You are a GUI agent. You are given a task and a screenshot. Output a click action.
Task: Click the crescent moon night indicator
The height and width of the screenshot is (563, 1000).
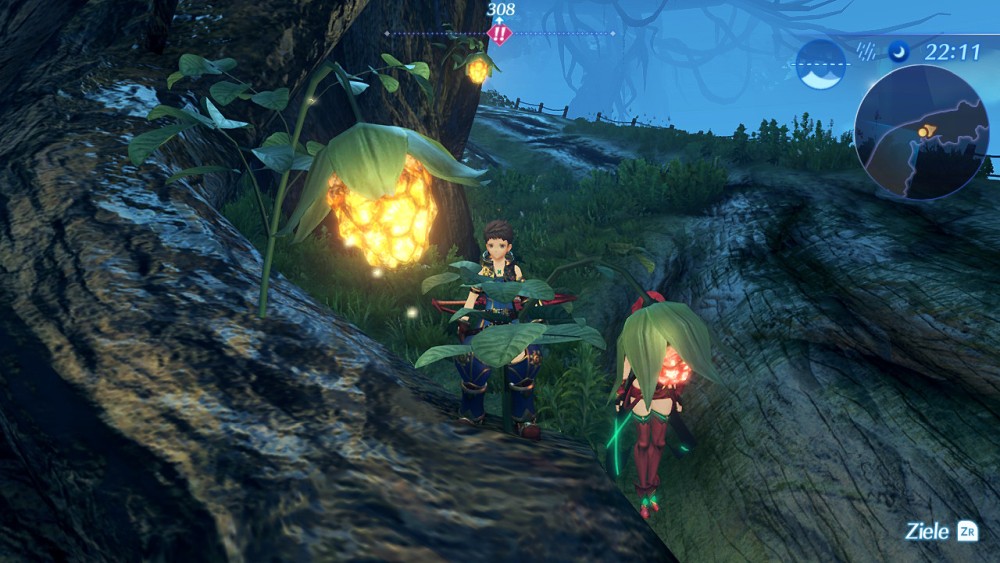899,53
